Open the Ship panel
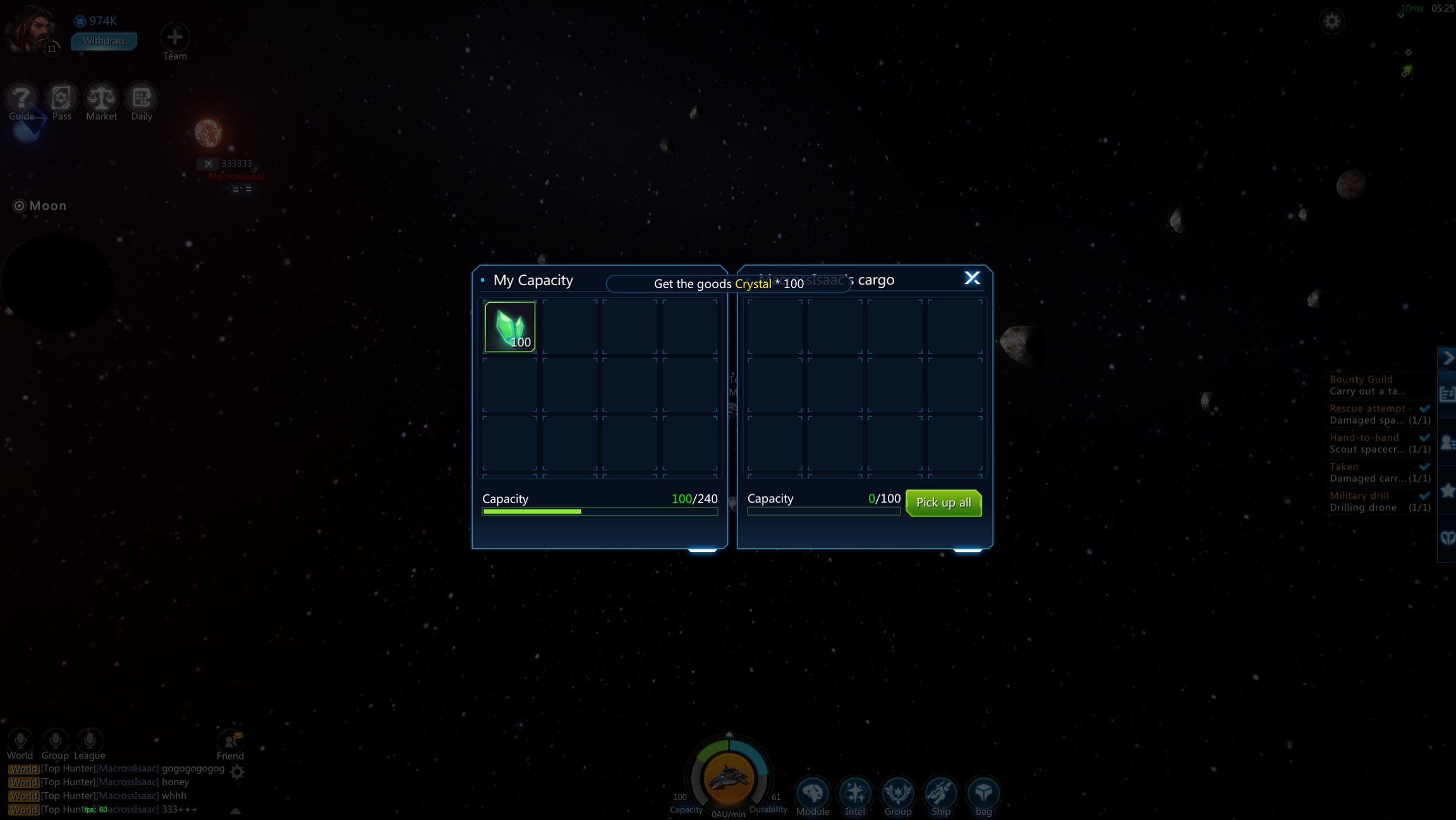The image size is (1456, 820). coord(940,793)
